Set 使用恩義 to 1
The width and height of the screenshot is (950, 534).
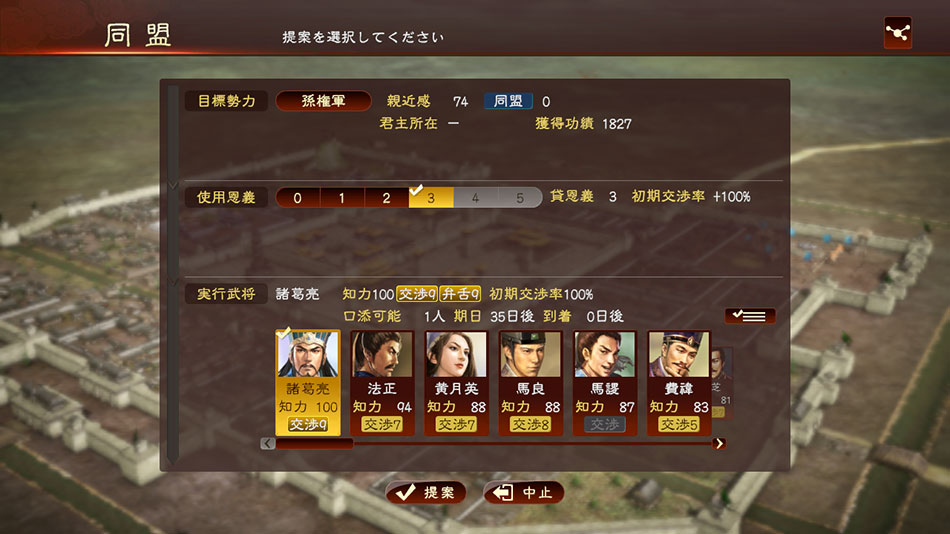pos(342,198)
